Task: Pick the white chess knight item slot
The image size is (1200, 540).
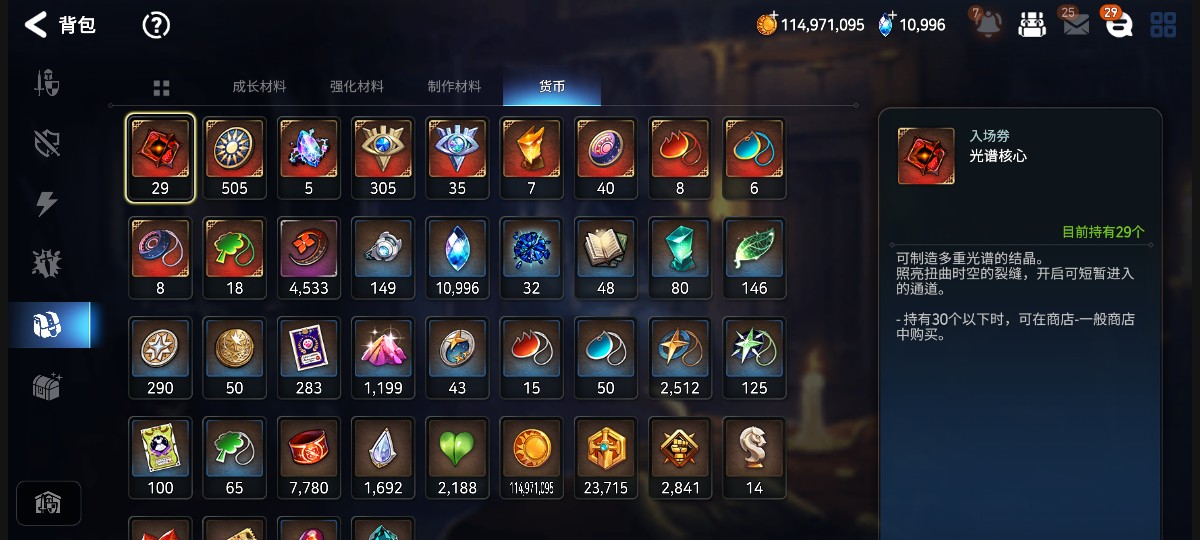Action: (x=754, y=458)
